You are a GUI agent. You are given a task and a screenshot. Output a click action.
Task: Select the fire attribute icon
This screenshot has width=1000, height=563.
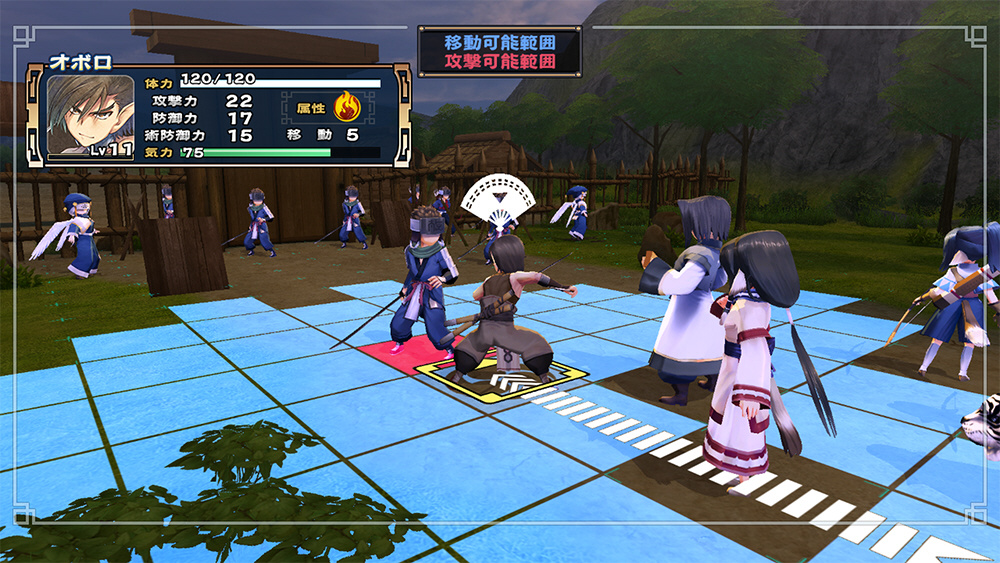pos(347,106)
